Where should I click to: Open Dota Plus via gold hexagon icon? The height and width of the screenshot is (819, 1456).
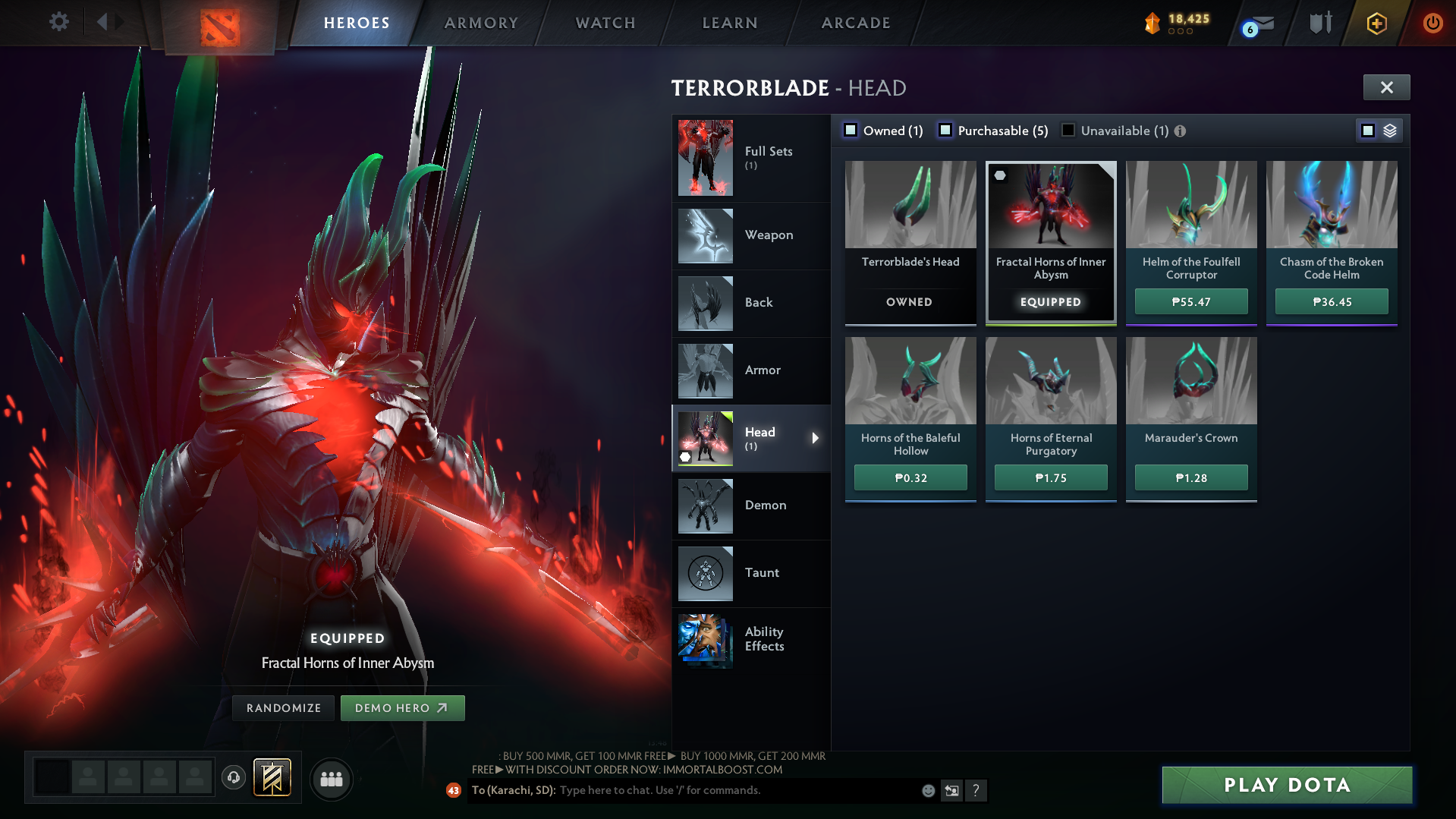click(1376, 23)
